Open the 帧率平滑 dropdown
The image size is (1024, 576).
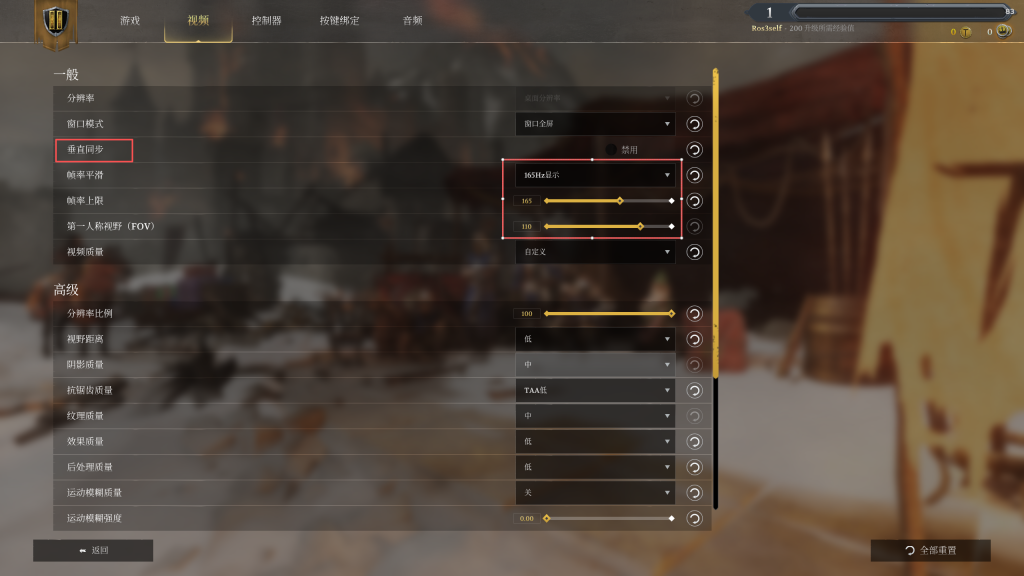pyautogui.click(x=595, y=175)
